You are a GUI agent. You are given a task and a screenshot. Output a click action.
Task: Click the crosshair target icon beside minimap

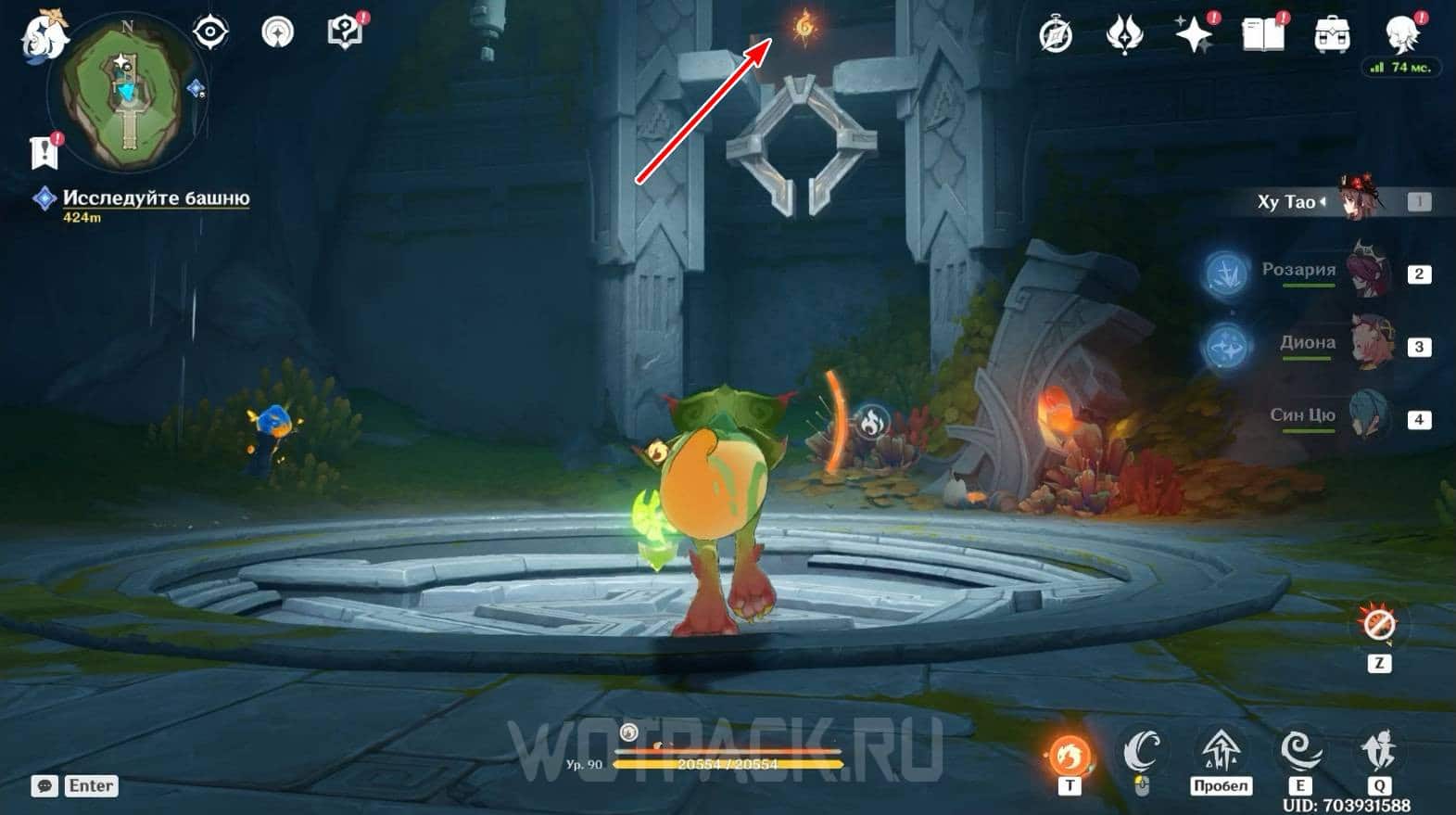point(210,32)
